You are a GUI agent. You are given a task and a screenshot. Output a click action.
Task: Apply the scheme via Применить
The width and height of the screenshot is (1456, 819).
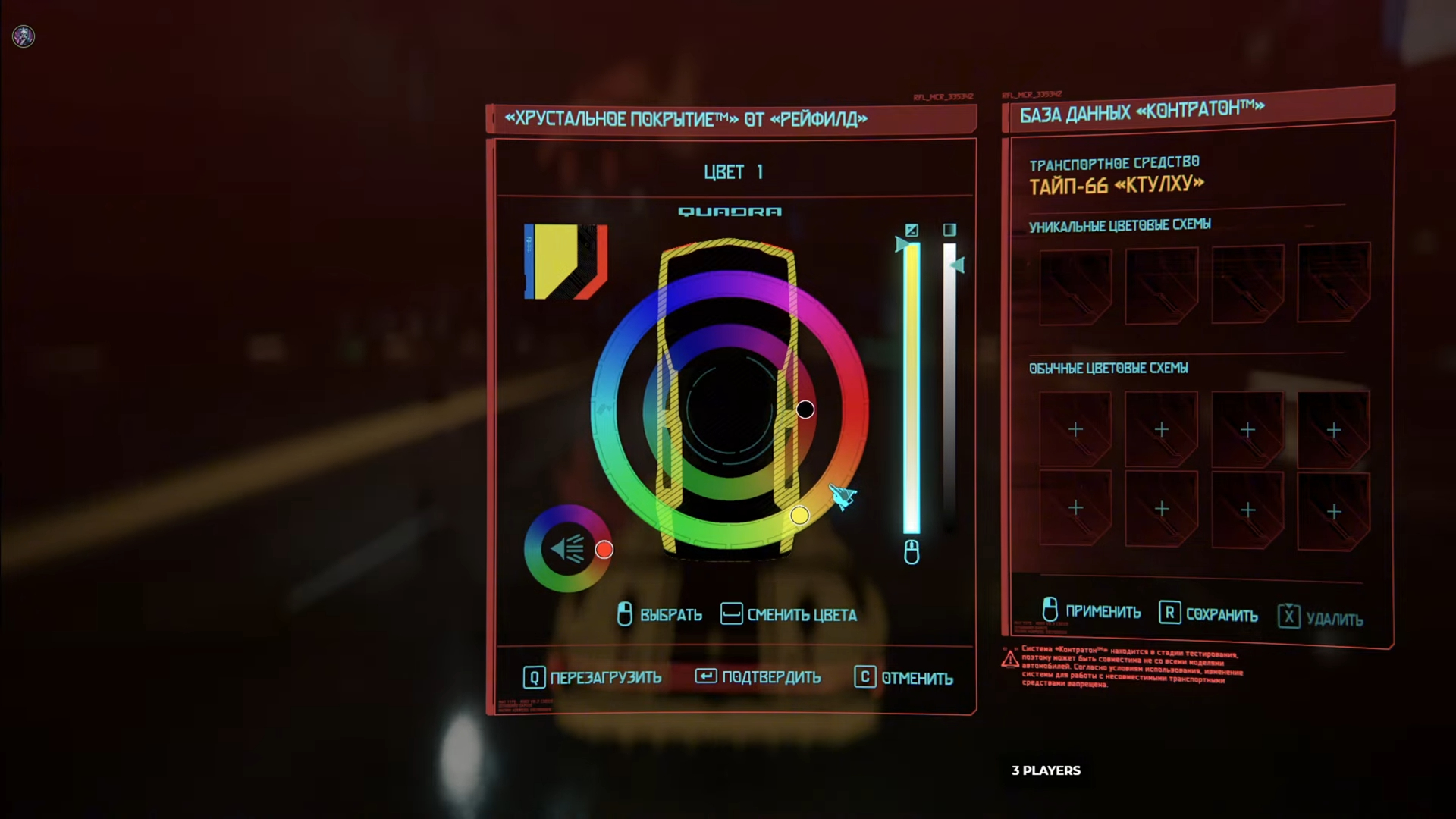pos(1091,611)
